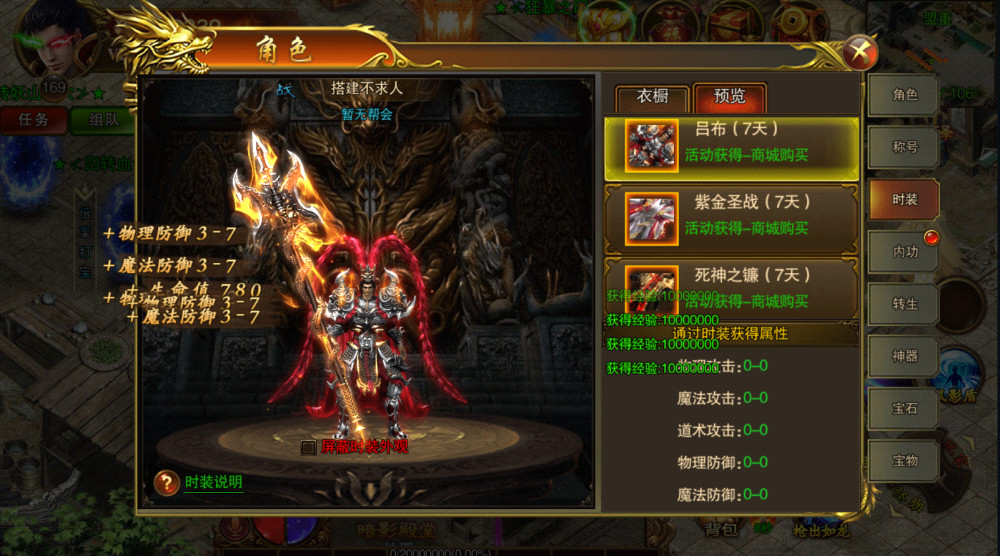Close the character panel
Viewport: 1000px width, 556px height.
tap(858, 51)
